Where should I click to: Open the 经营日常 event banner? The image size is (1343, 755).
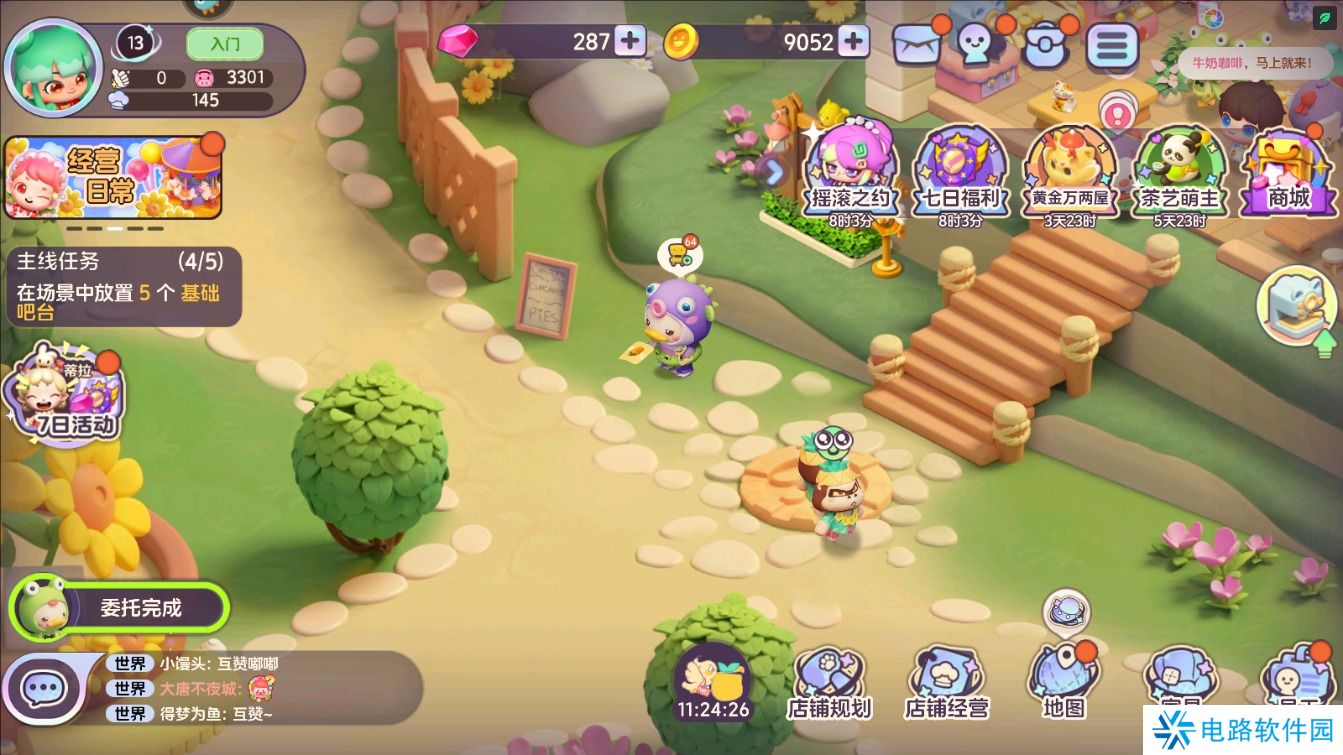pyautogui.click(x=112, y=179)
